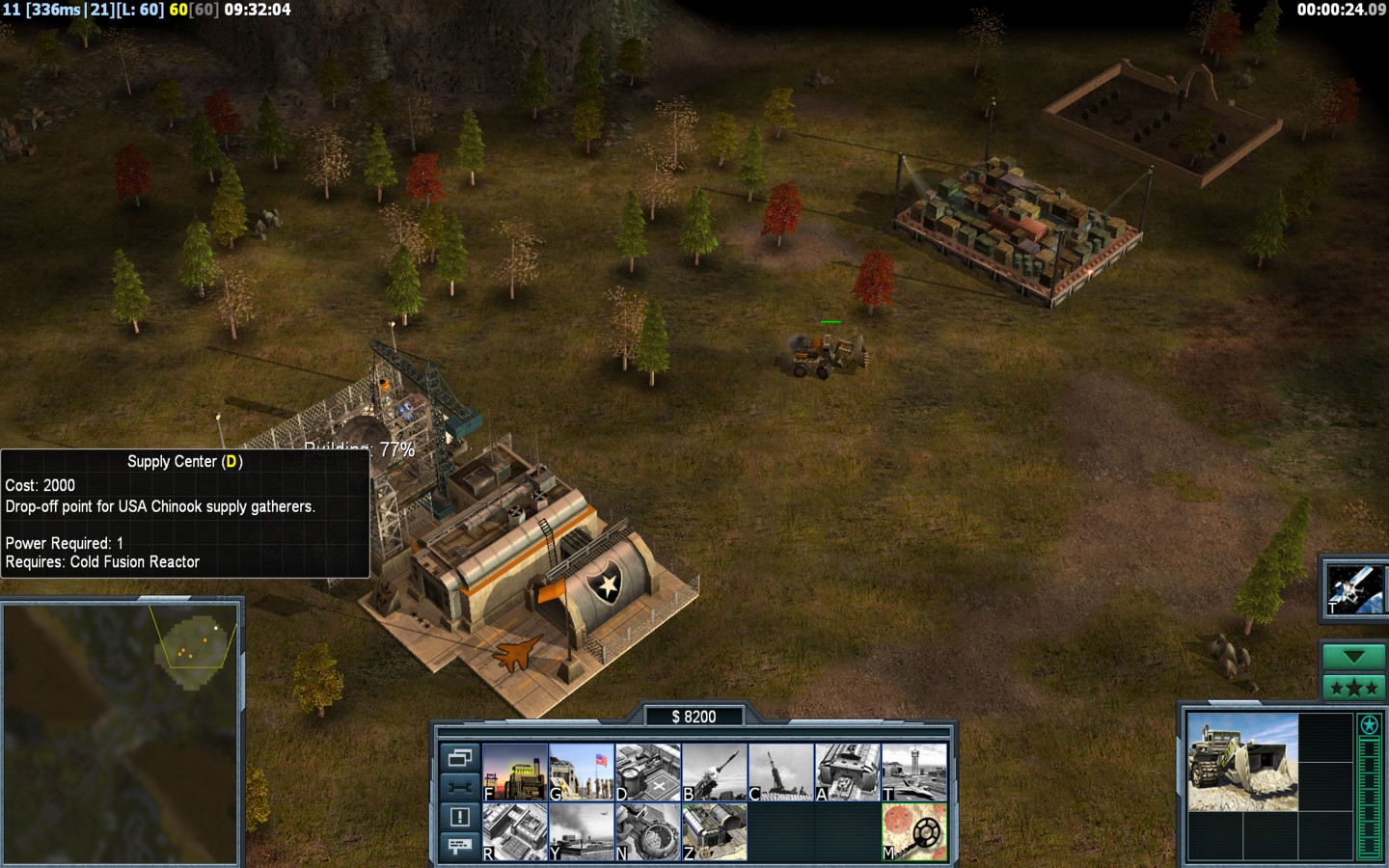Select the Patriot missile build icon
The width and height of the screenshot is (1389, 868).
[714, 772]
